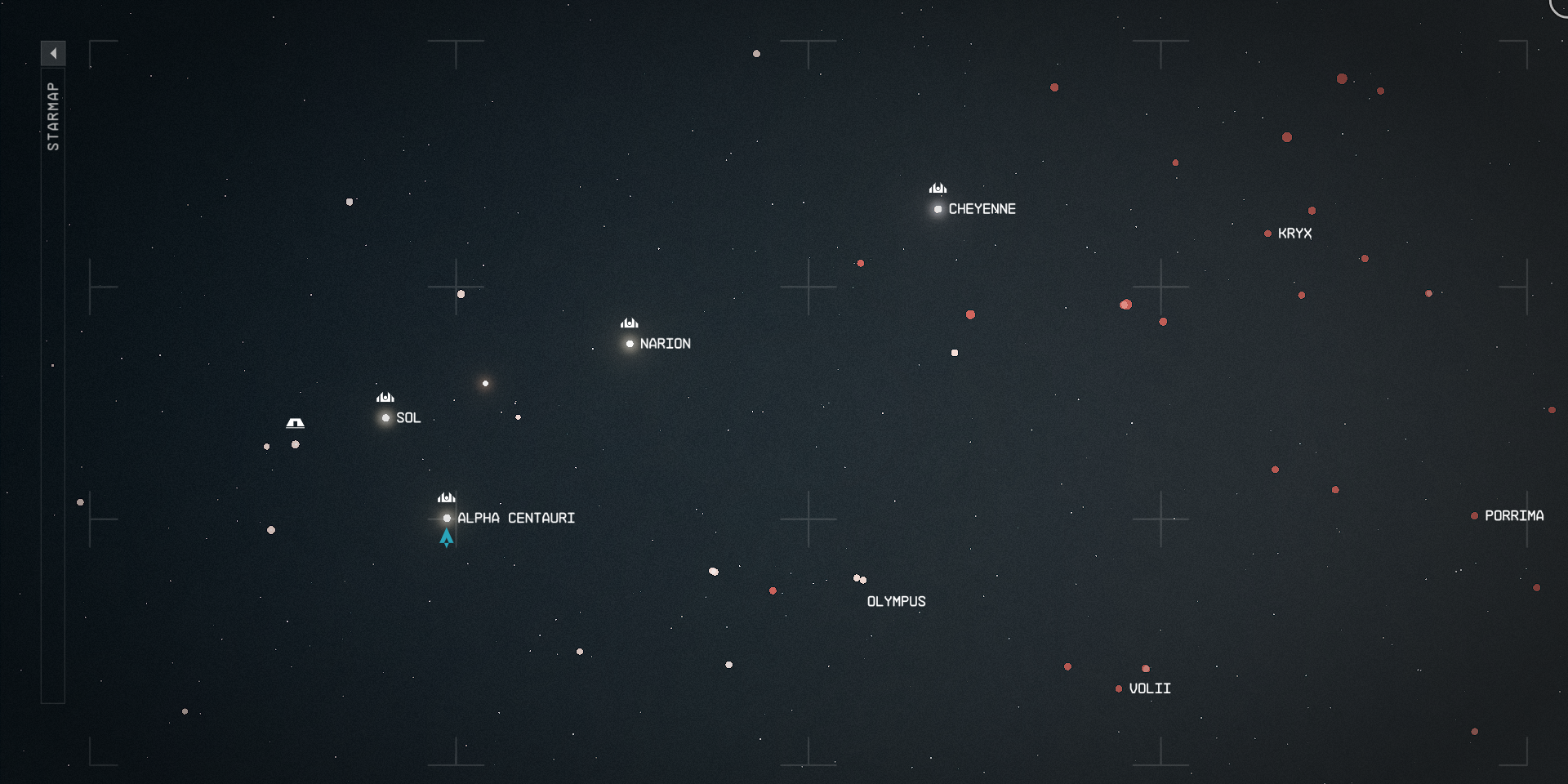Click the settlement icon above Cheyenne
The height and width of the screenshot is (784, 1568).
pyautogui.click(x=937, y=189)
